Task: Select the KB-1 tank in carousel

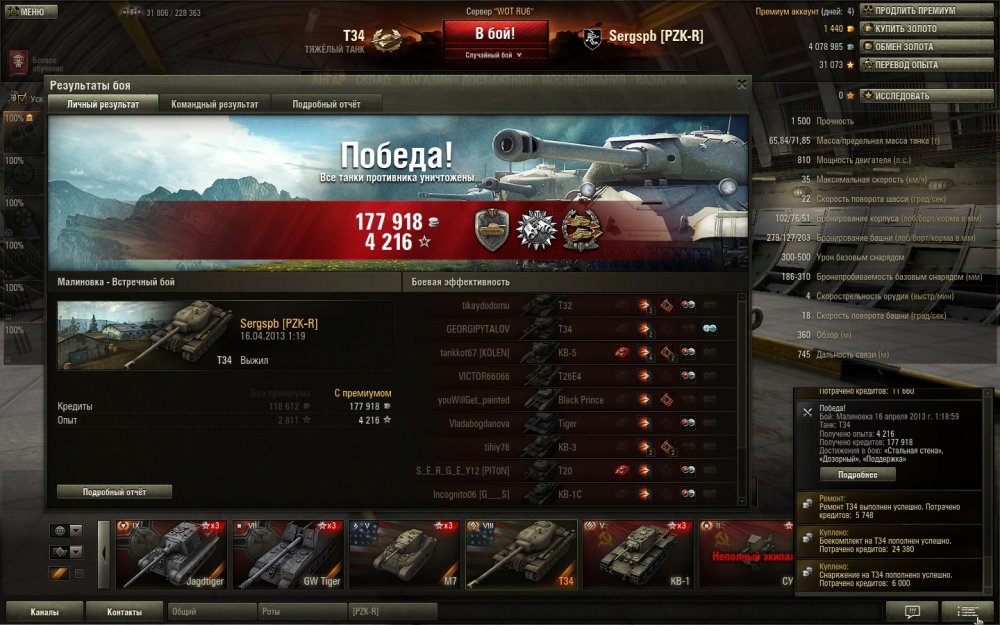Action: pos(638,553)
